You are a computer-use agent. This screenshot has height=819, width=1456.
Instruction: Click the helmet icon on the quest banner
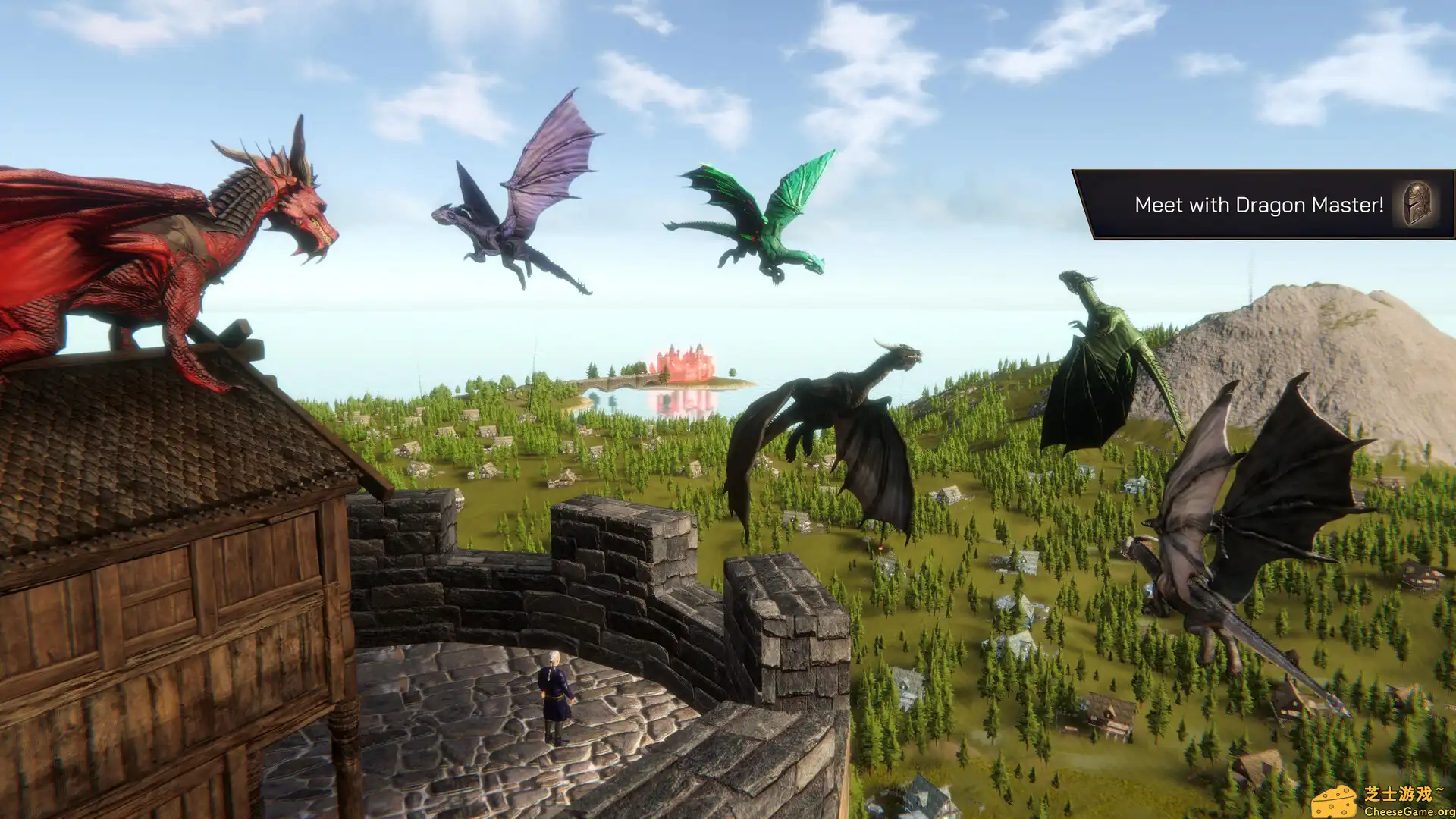[x=1415, y=206]
